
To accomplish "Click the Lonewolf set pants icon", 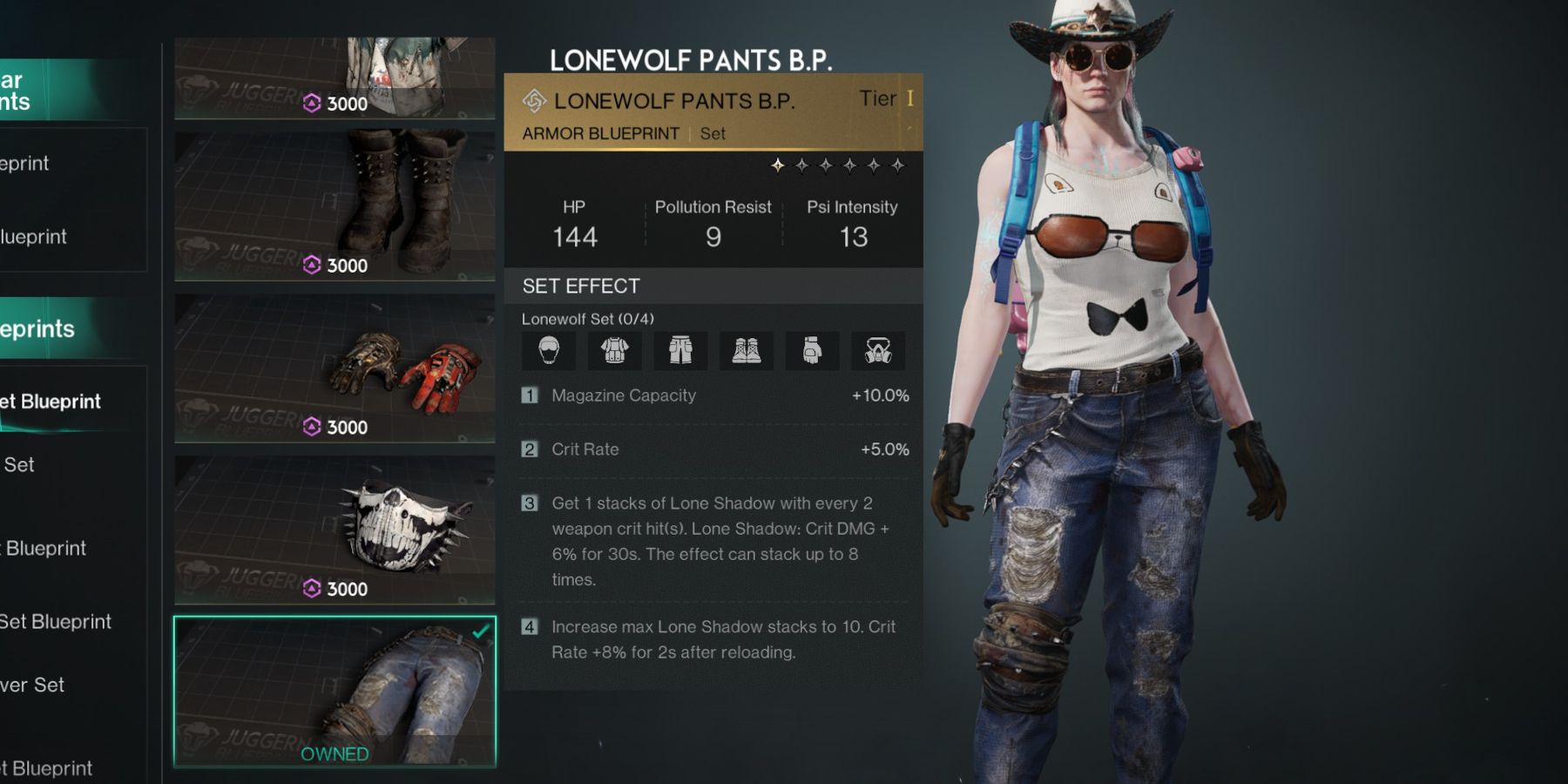I will (680, 351).
